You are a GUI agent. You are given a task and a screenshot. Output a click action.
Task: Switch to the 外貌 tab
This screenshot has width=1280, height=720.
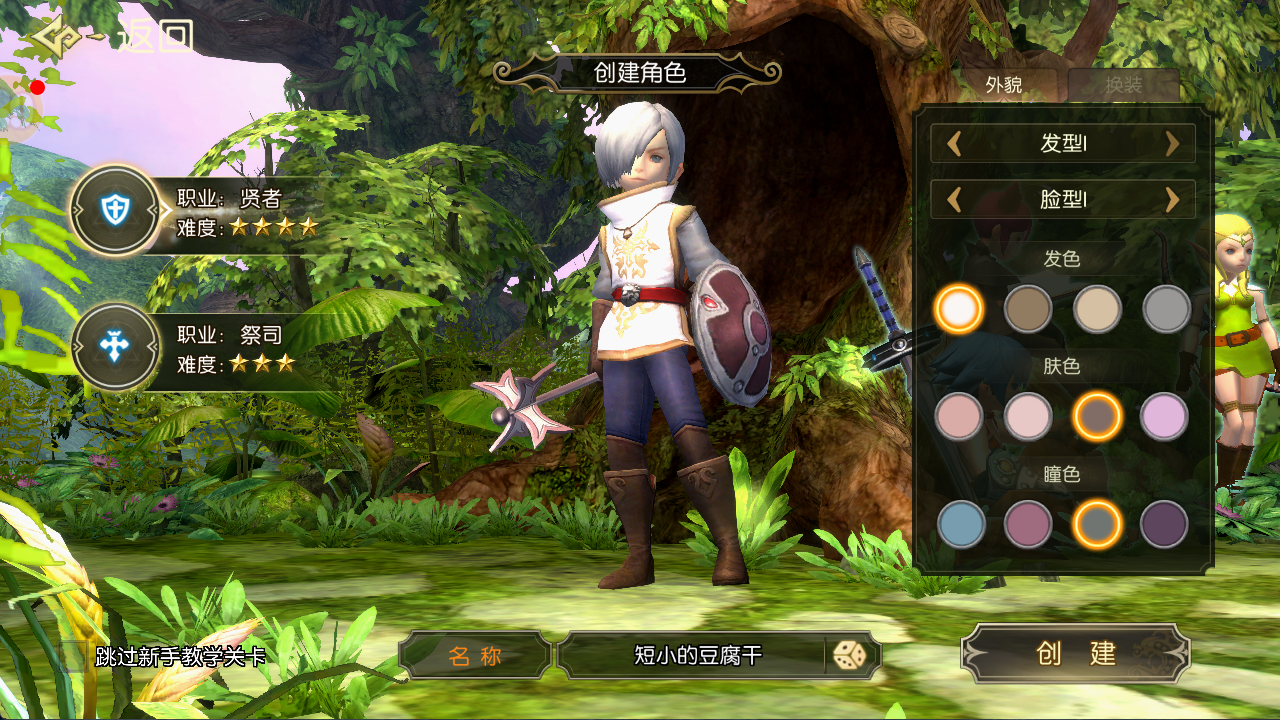[x=1004, y=85]
